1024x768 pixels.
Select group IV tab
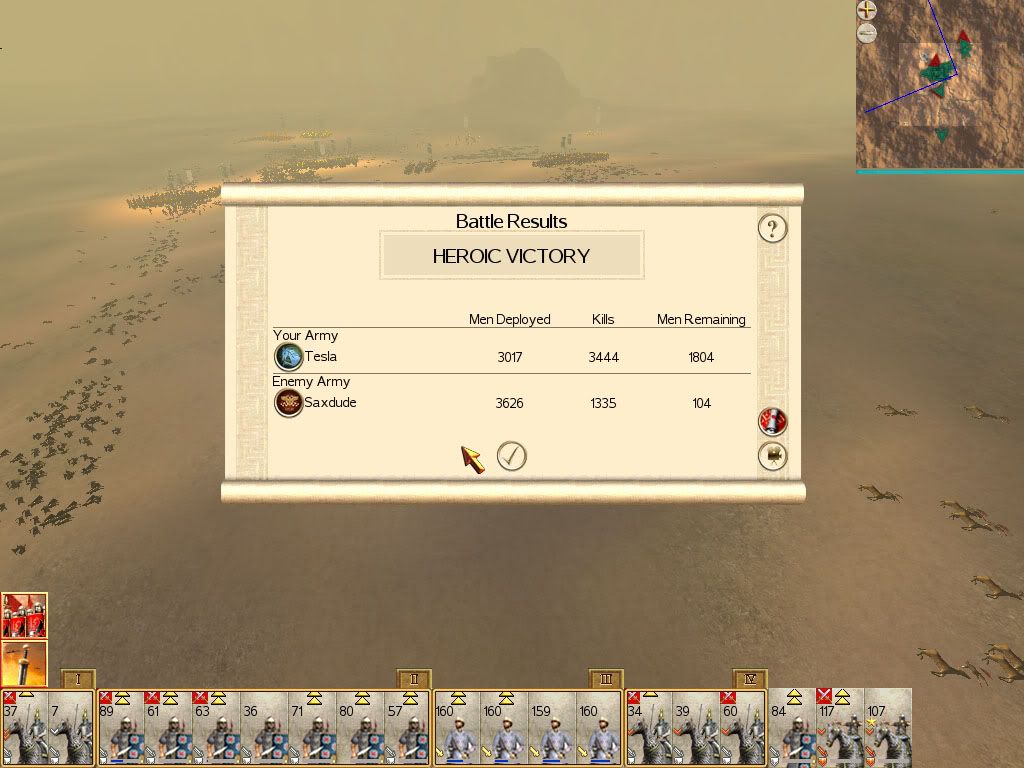[749, 679]
